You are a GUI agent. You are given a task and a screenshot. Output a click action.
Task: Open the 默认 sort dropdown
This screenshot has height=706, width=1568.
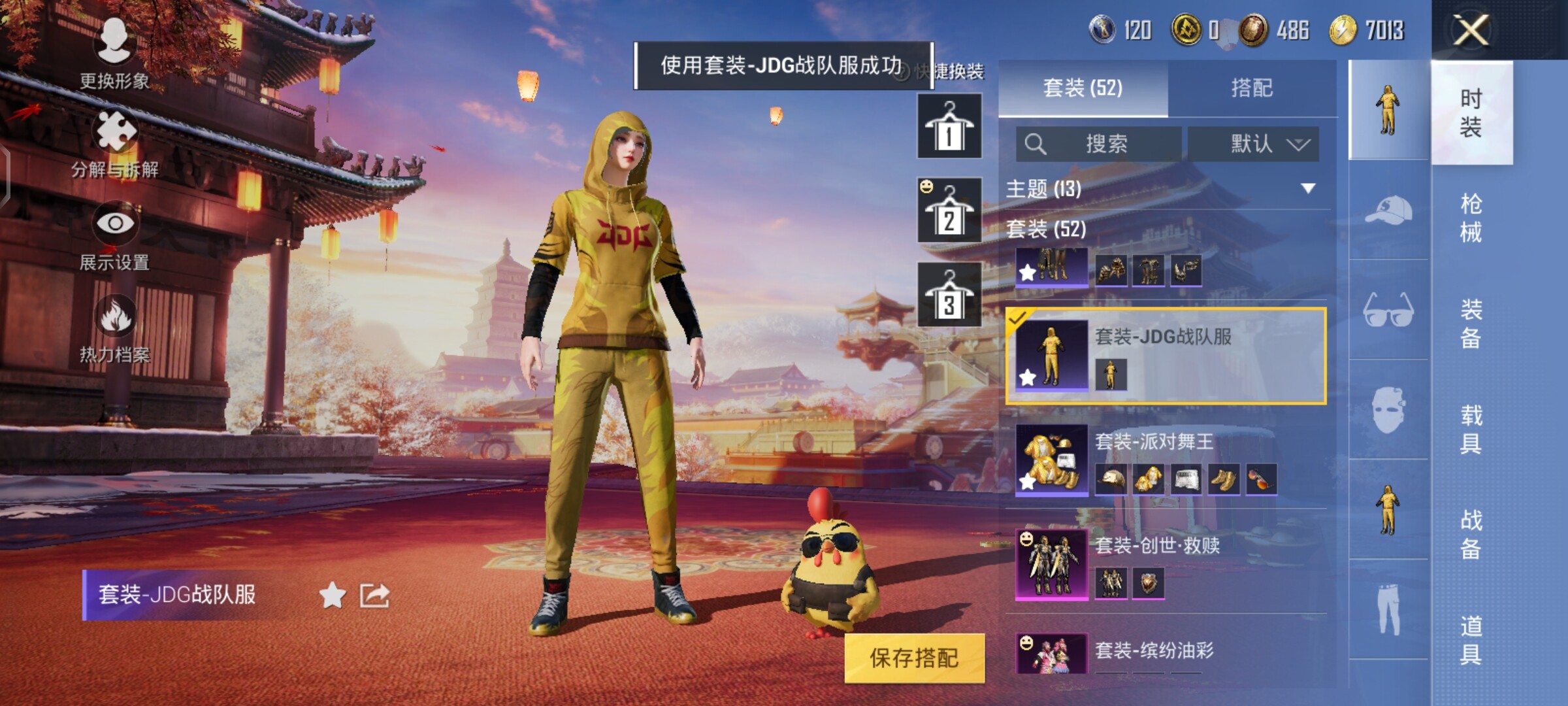(1253, 144)
